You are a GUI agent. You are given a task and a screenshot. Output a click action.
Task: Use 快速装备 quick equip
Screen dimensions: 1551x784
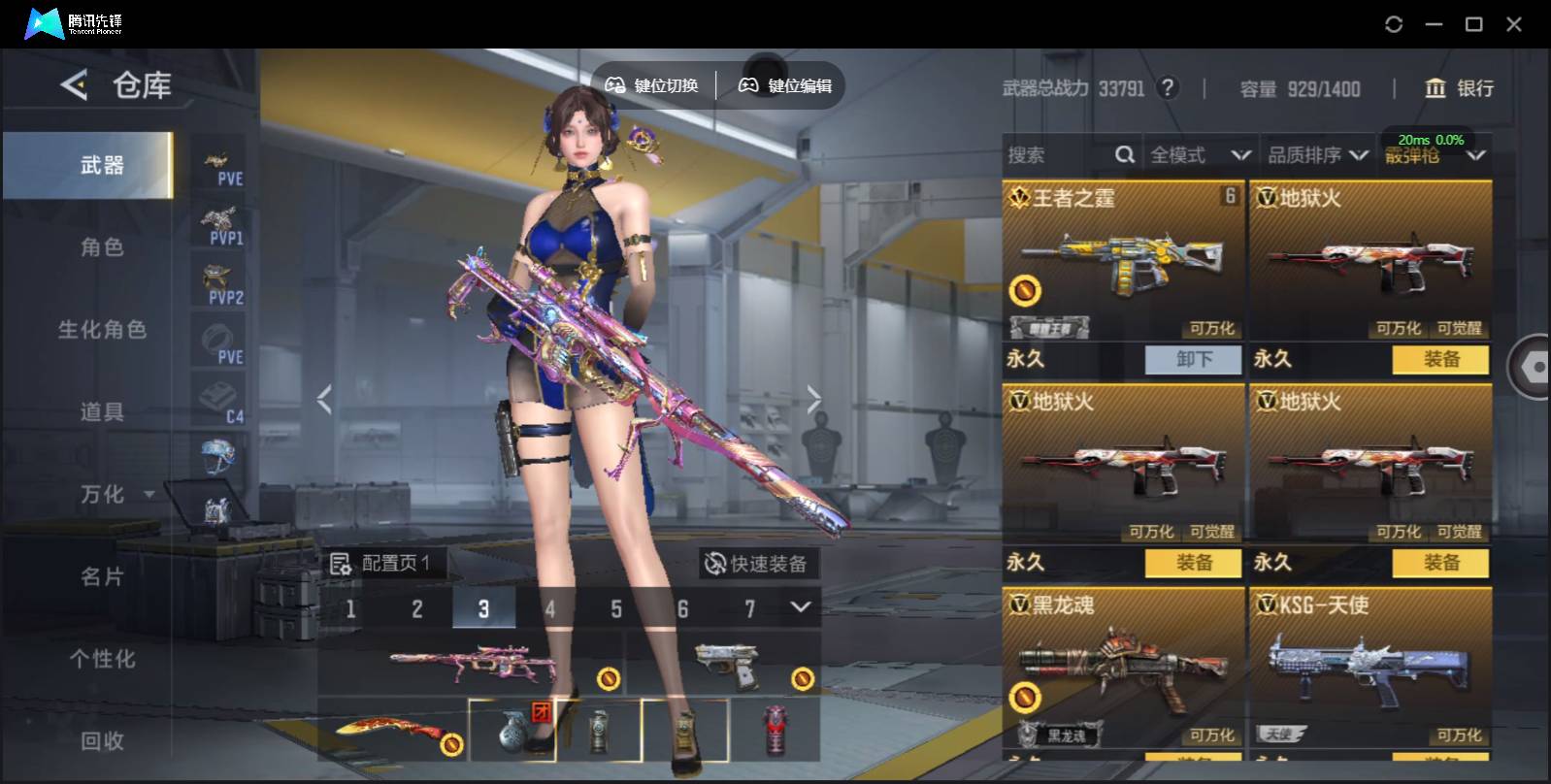pyautogui.click(x=757, y=564)
